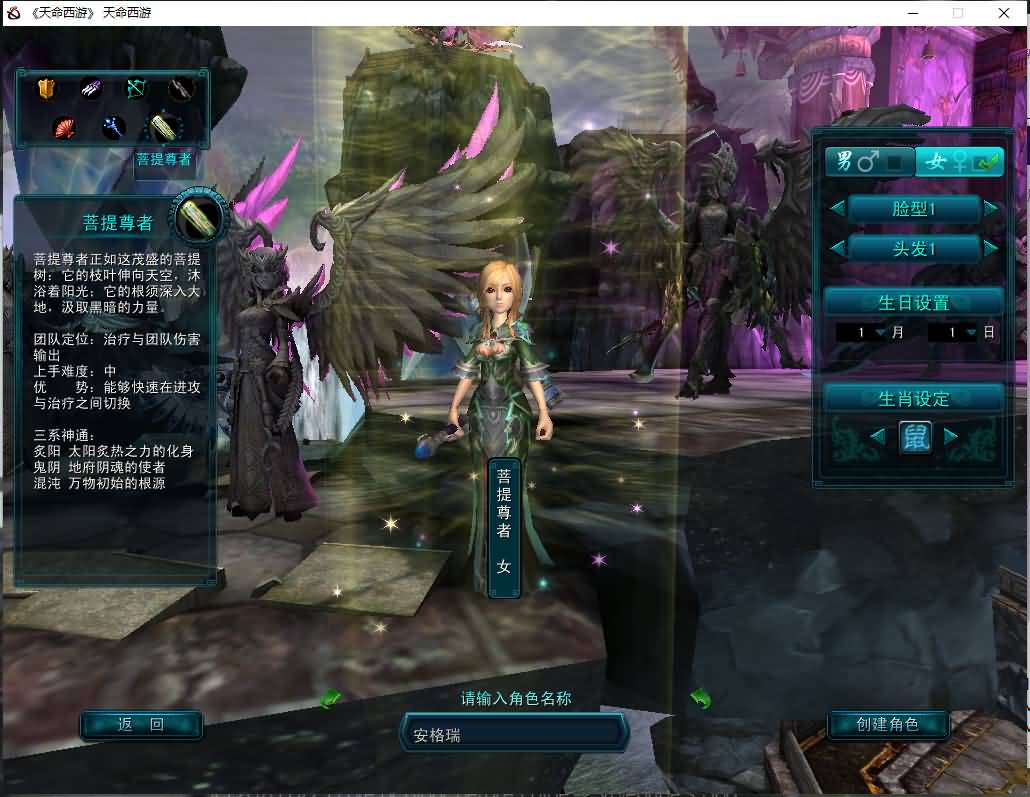1030x797 pixels.
Task: Click the character name input field
Action: coord(514,735)
